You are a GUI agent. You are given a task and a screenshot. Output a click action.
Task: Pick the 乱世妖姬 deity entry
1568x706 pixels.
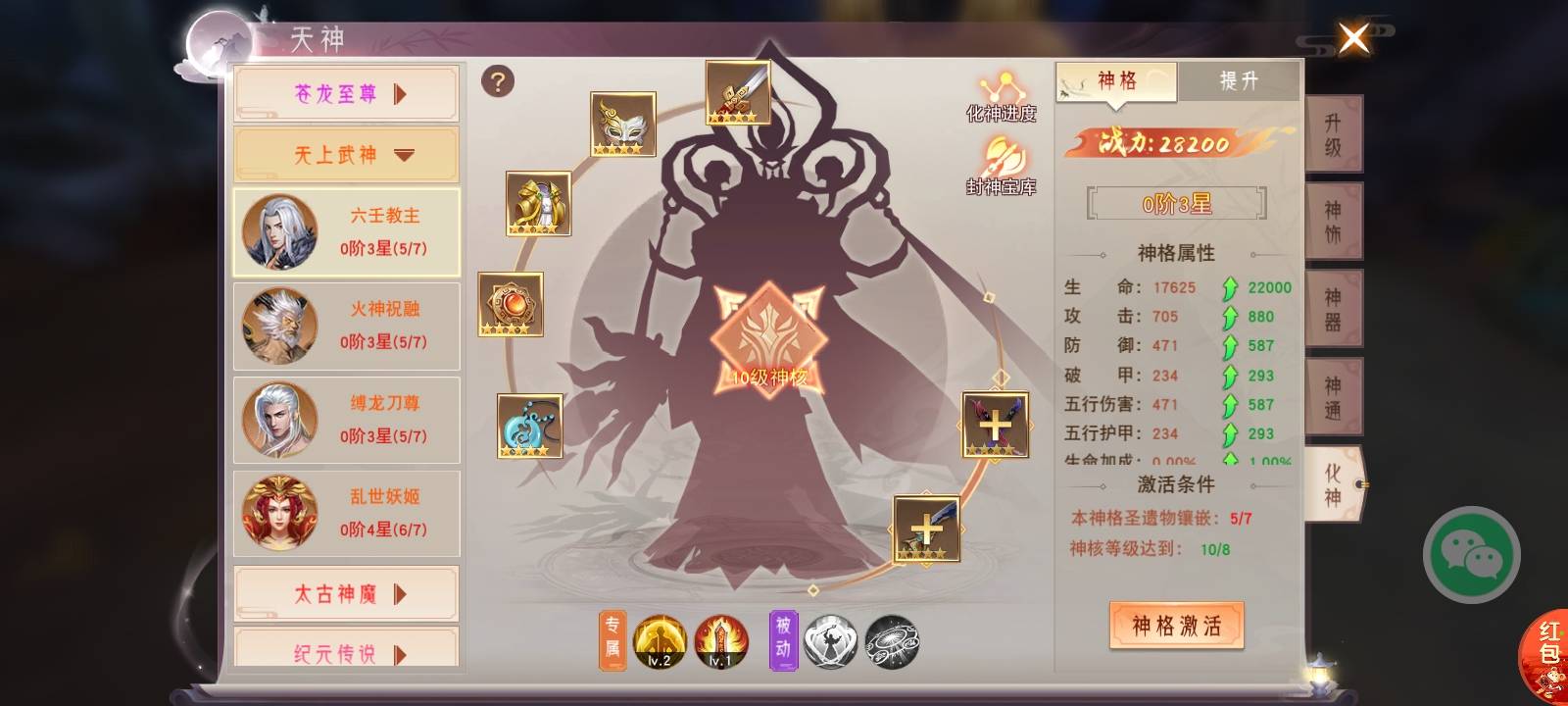click(x=346, y=513)
